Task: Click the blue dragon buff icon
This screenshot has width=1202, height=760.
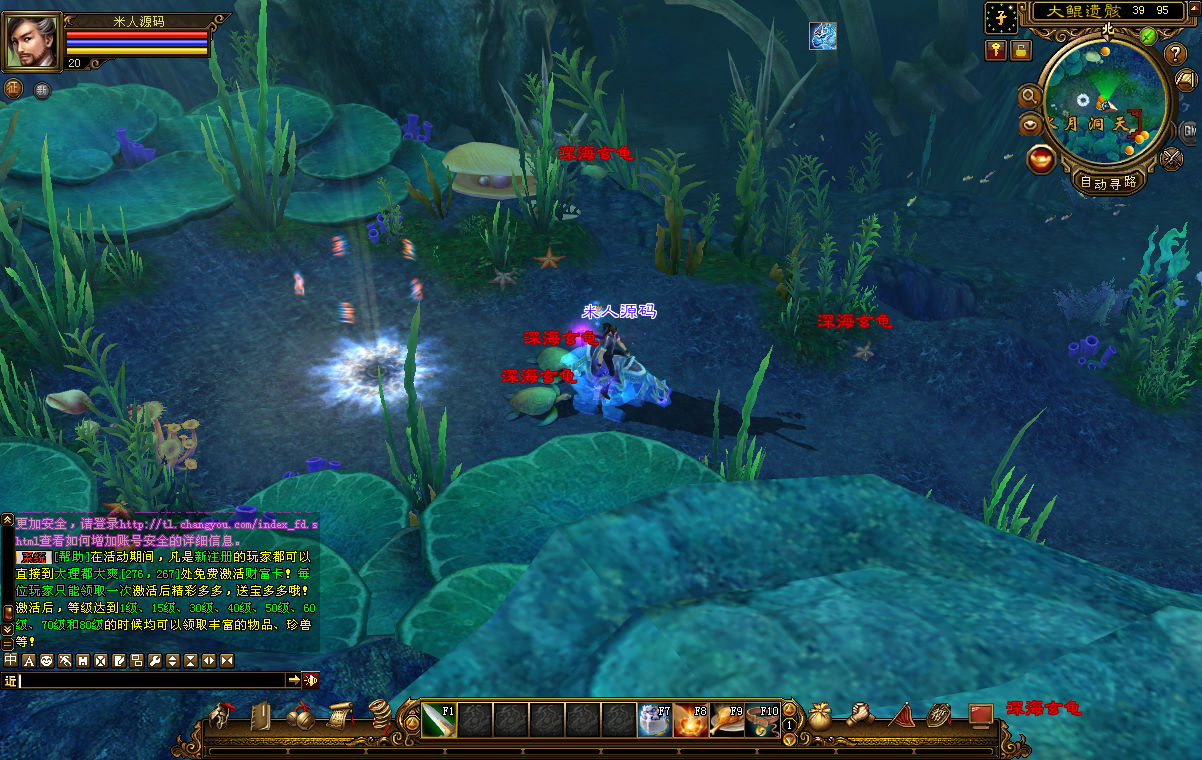Action: click(823, 36)
